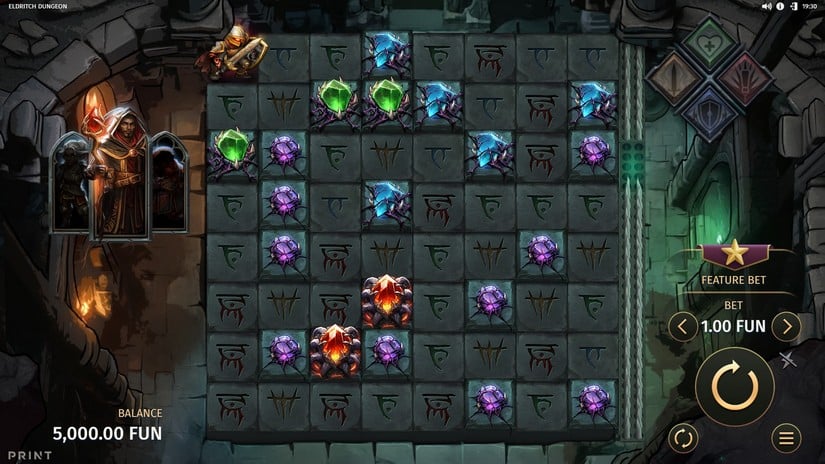Spin the reels with the large circular arrow
This screenshot has width=825, height=464.
click(x=735, y=386)
